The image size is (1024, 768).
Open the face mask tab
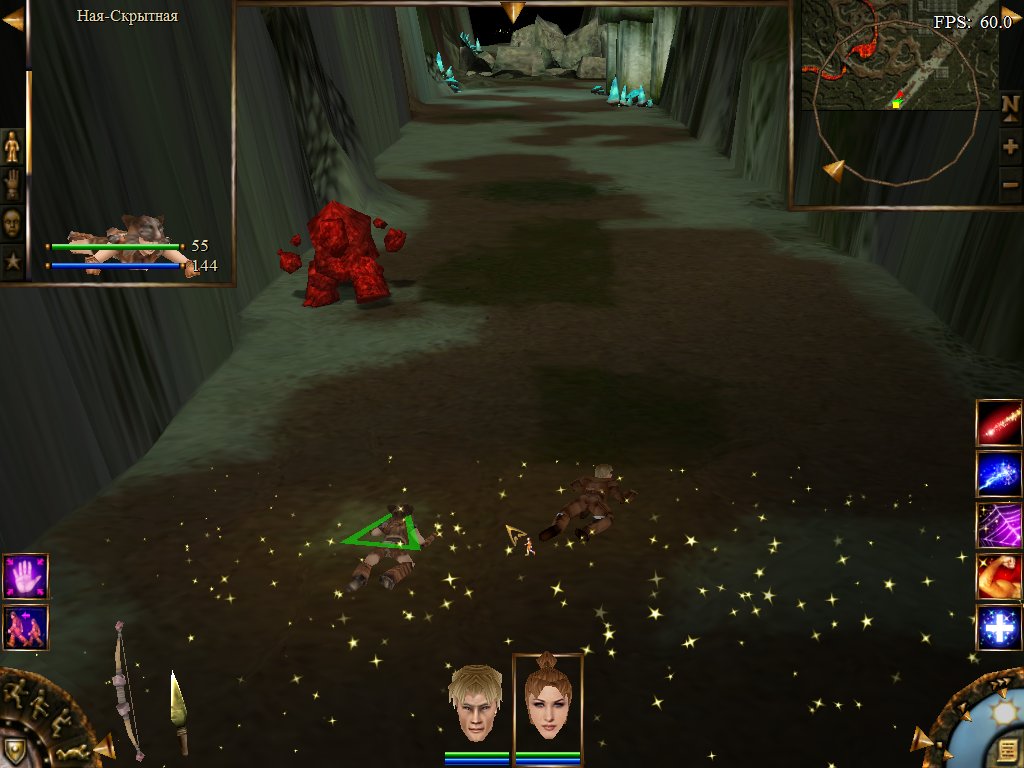point(12,222)
